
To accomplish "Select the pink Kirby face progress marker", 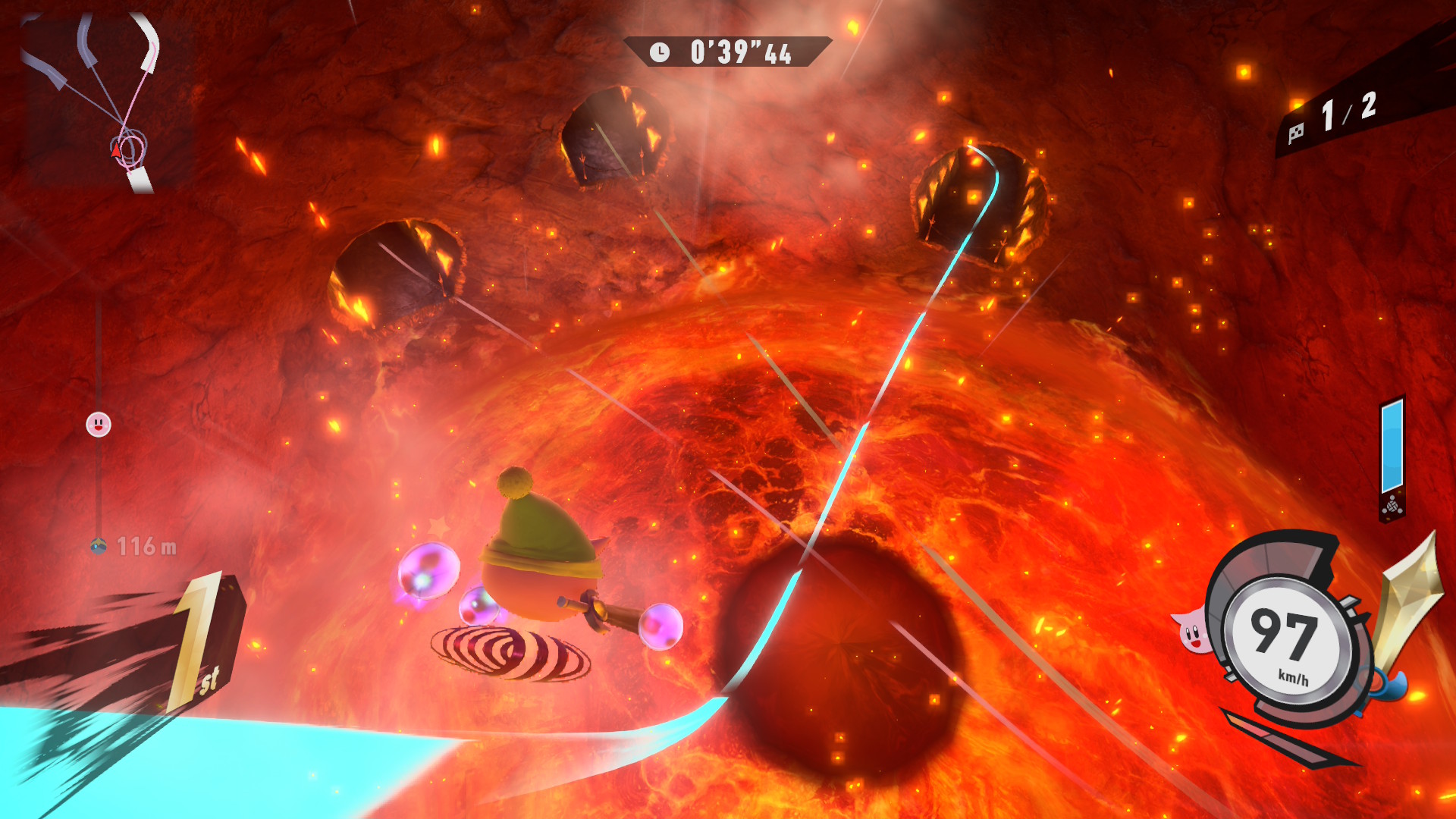I will click(x=99, y=425).
